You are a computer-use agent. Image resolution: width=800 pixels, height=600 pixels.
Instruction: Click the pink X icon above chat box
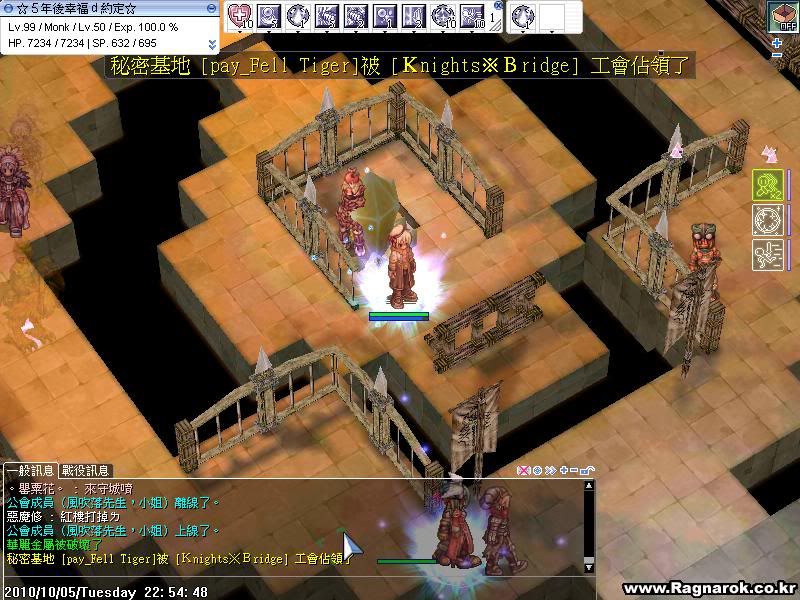(523, 470)
